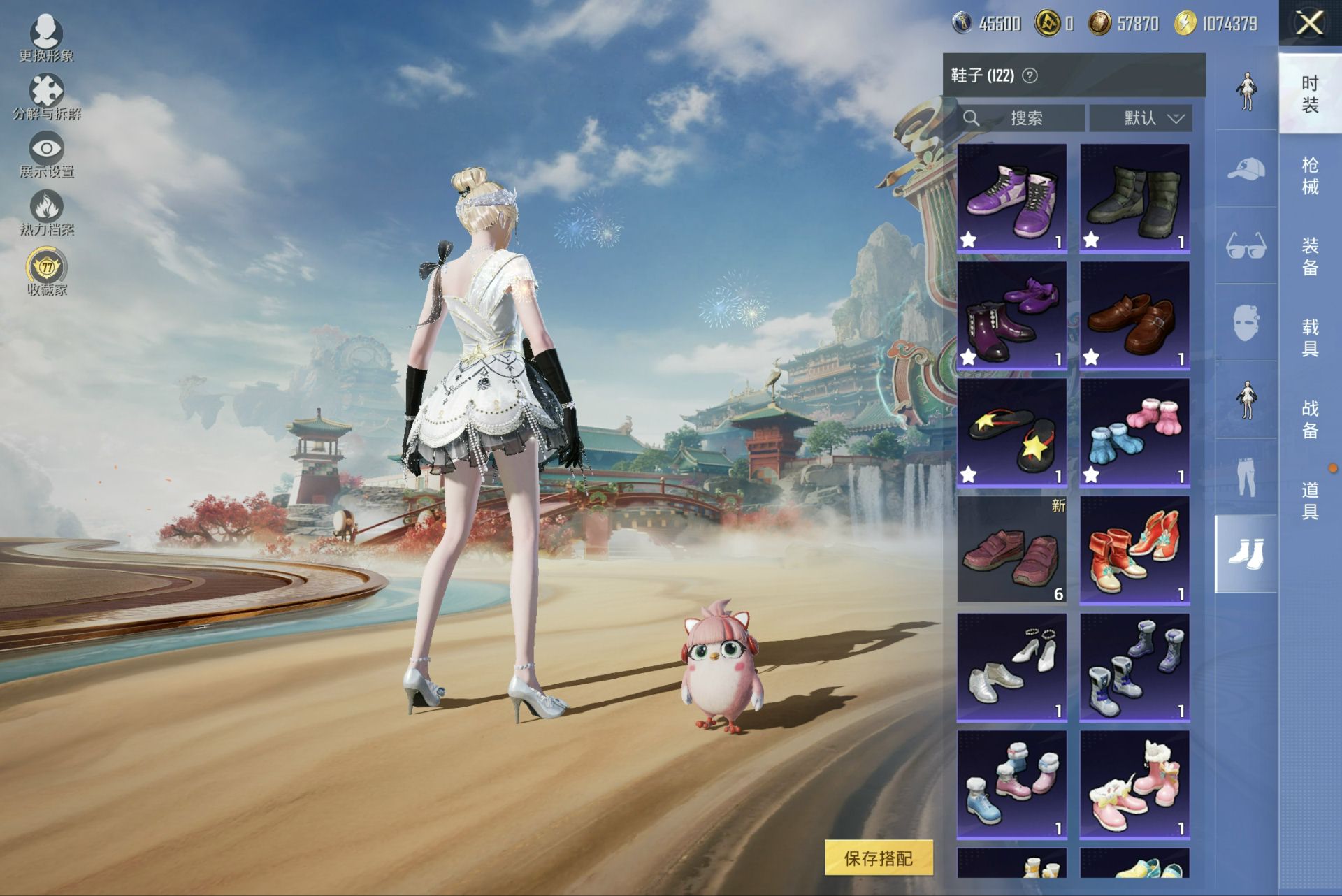Viewport: 1342px width, 896px height.
Task: Open the hat category icon
Action: coord(1246,169)
